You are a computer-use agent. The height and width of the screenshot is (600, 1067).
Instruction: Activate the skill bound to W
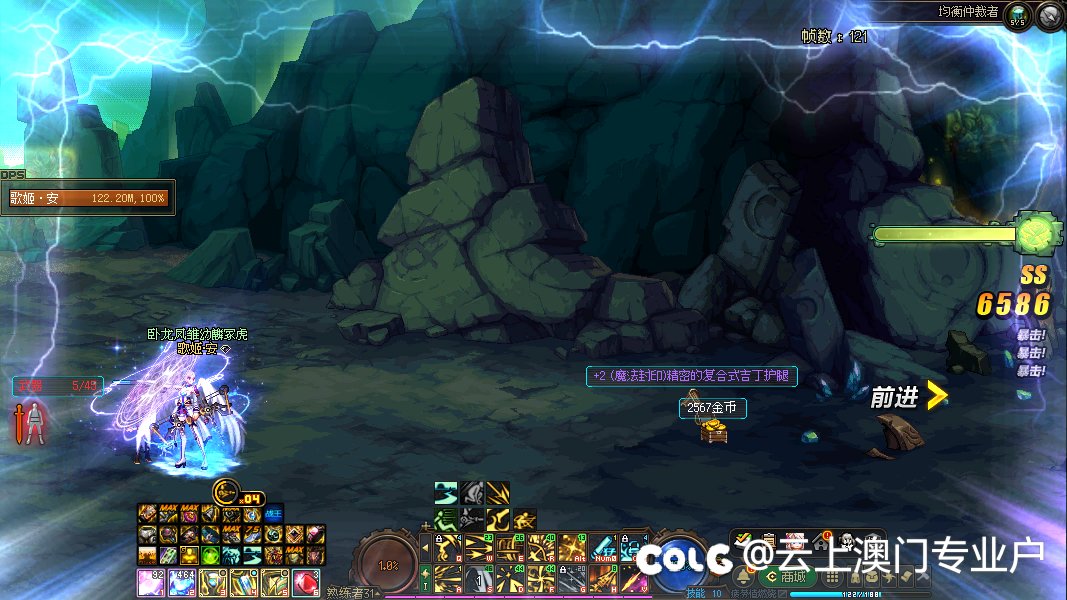(x=478, y=548)
